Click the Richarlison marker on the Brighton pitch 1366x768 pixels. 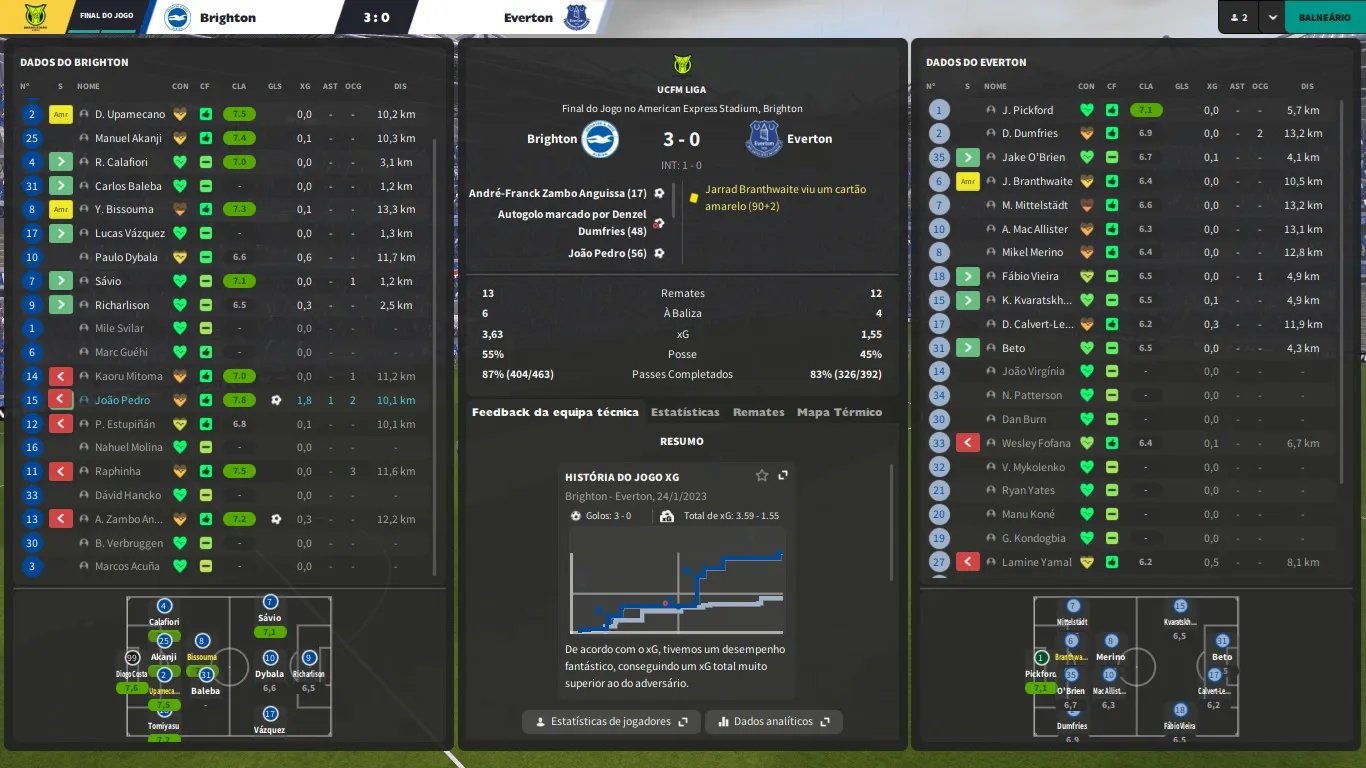pyautogui.click(x=309, y=659)
